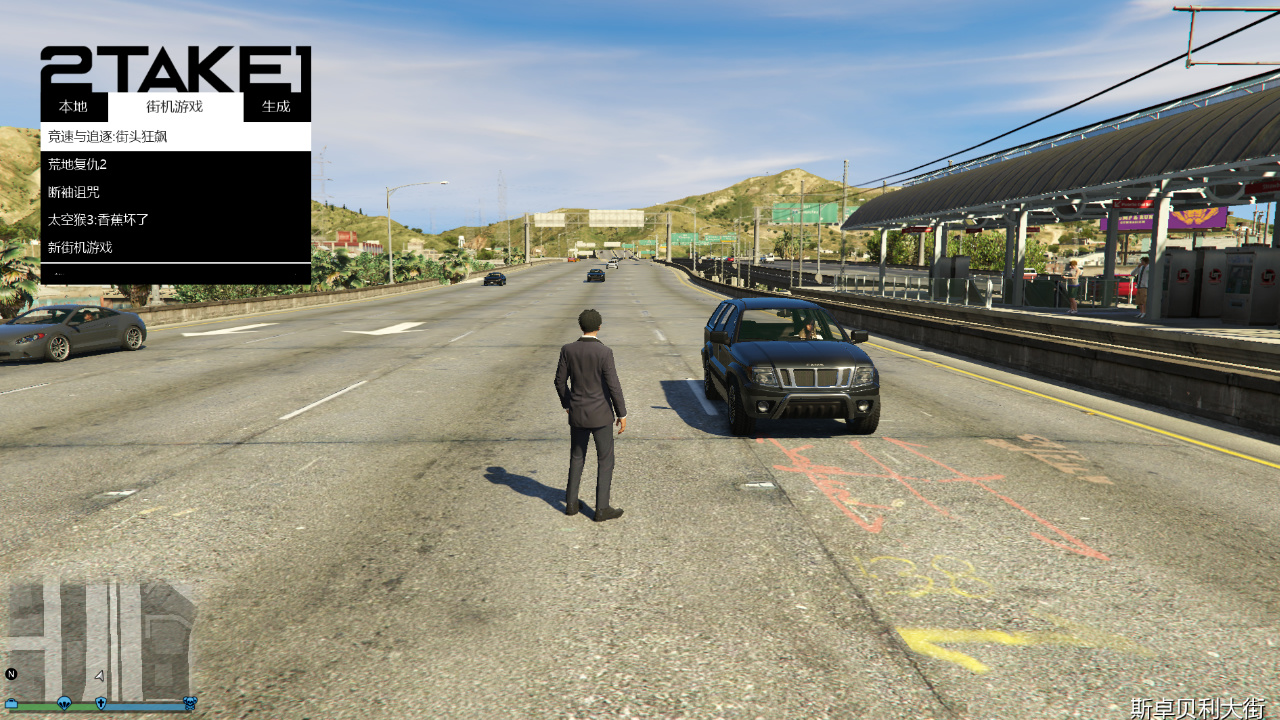Select the highlighted 竞速与追逐:街头狂飙 entry
1280x720 pixels.
pyautogui.click(x=110, y=135)
